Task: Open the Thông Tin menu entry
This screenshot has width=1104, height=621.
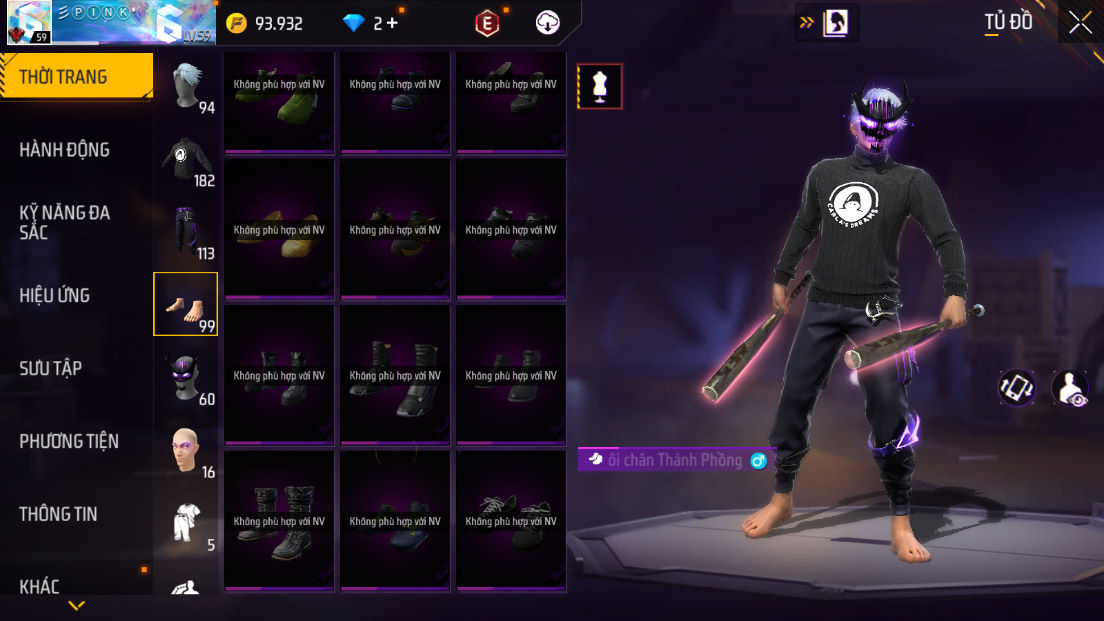Action: click(x=59, y=514)
